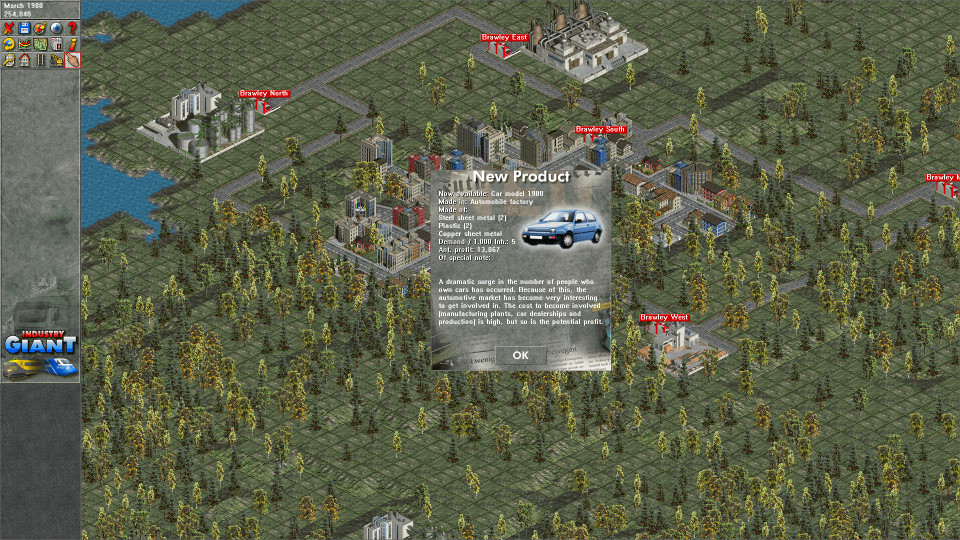Choose the Brawley South station label
This screenshot has height=540, width=960.
point(600,130)
